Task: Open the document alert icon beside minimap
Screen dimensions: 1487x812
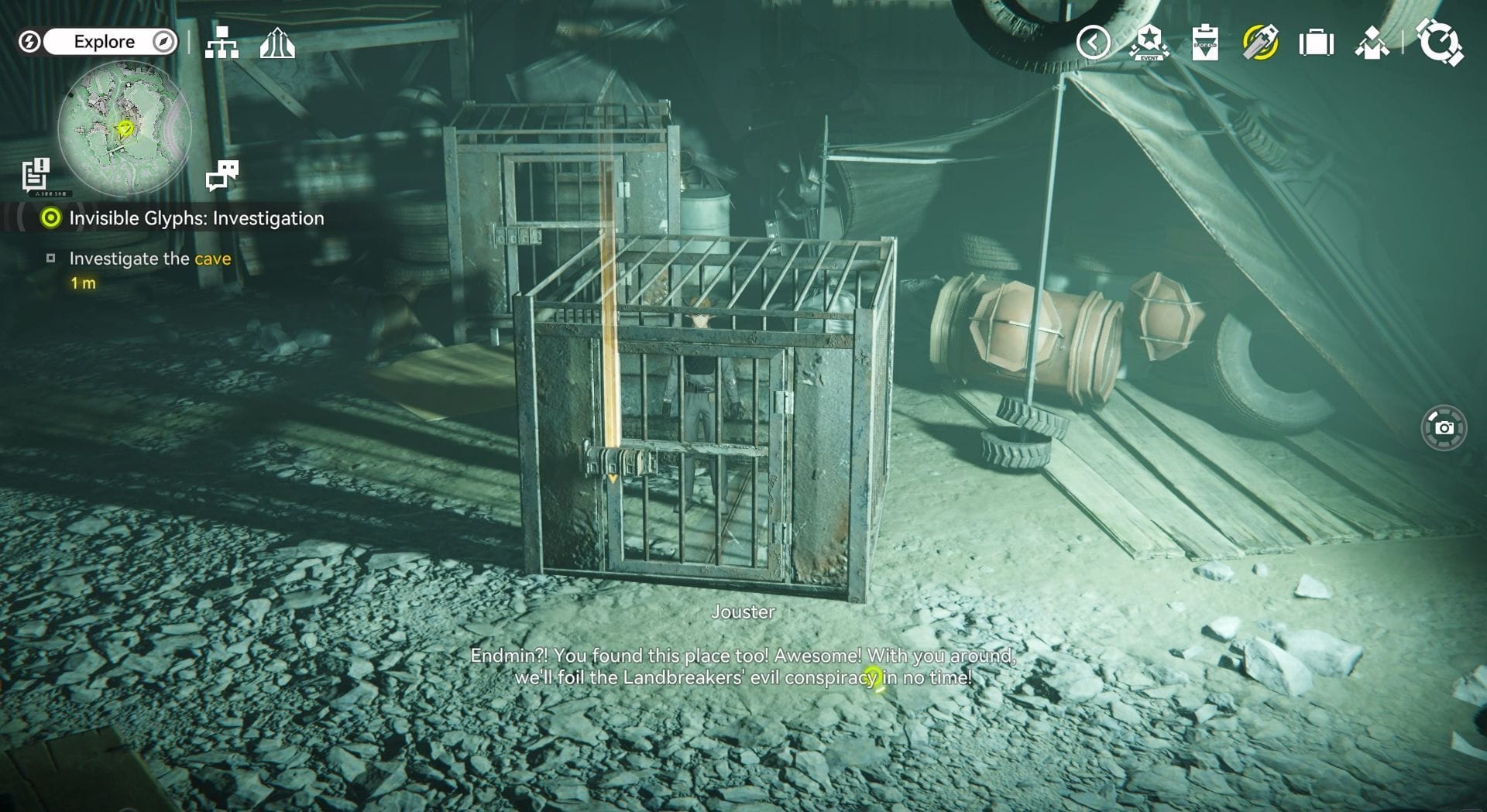Action: (36, 175)
